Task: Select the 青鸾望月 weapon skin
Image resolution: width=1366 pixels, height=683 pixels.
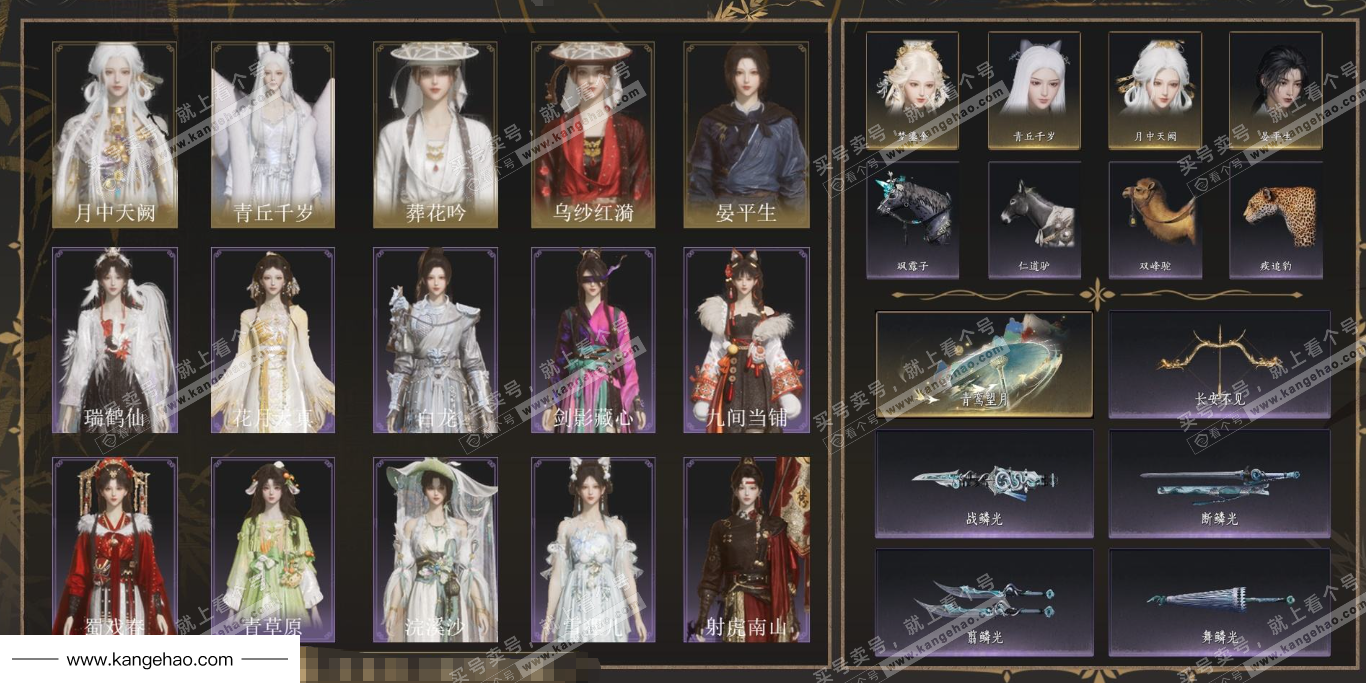Action: 984,364
